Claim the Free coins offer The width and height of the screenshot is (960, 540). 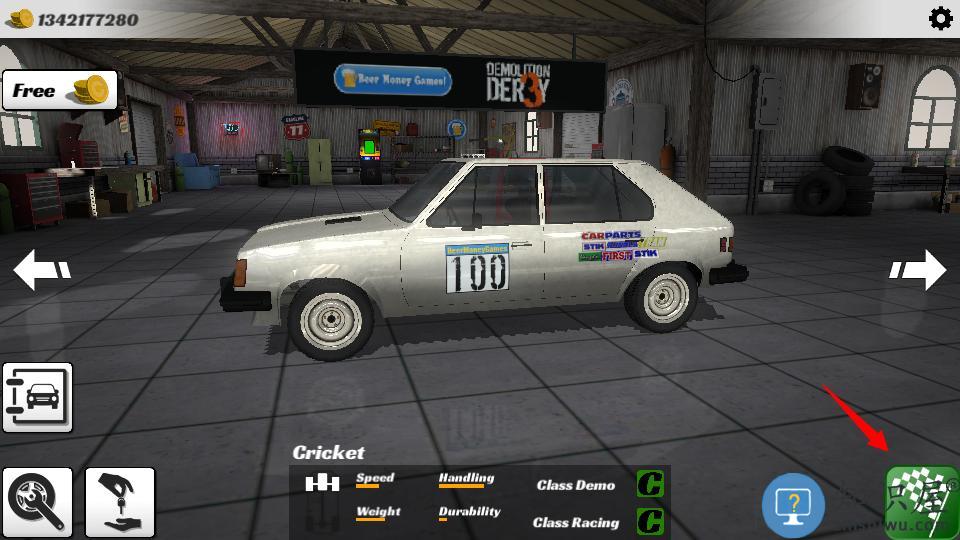(x=60, y=91)
